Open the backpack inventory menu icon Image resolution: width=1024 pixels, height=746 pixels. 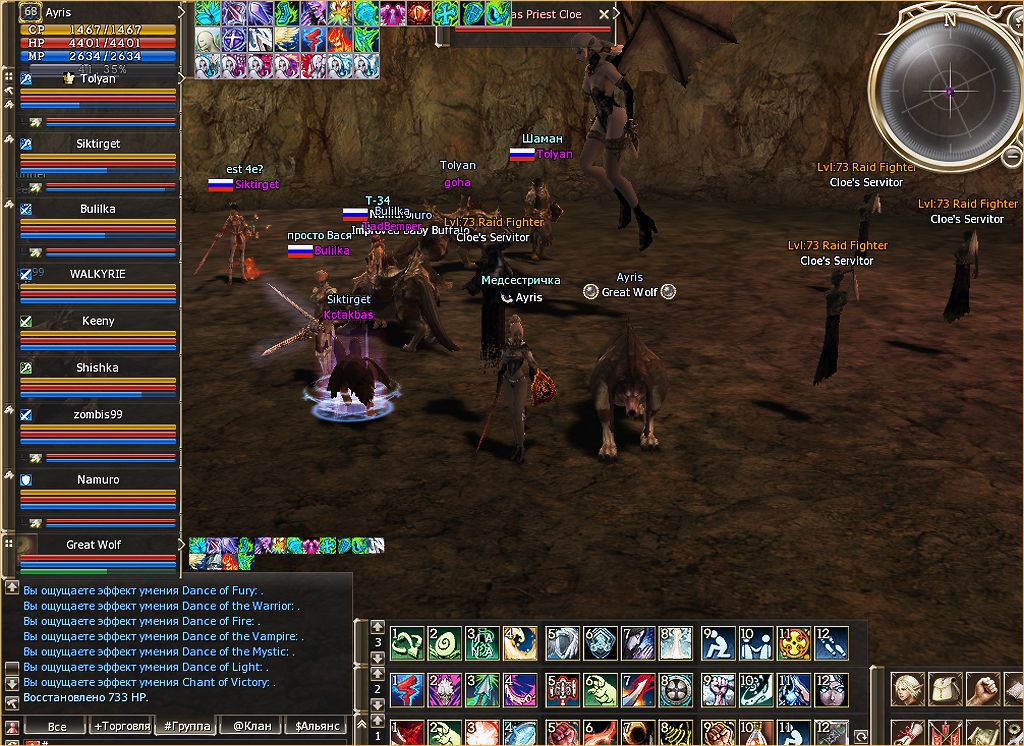946,689
